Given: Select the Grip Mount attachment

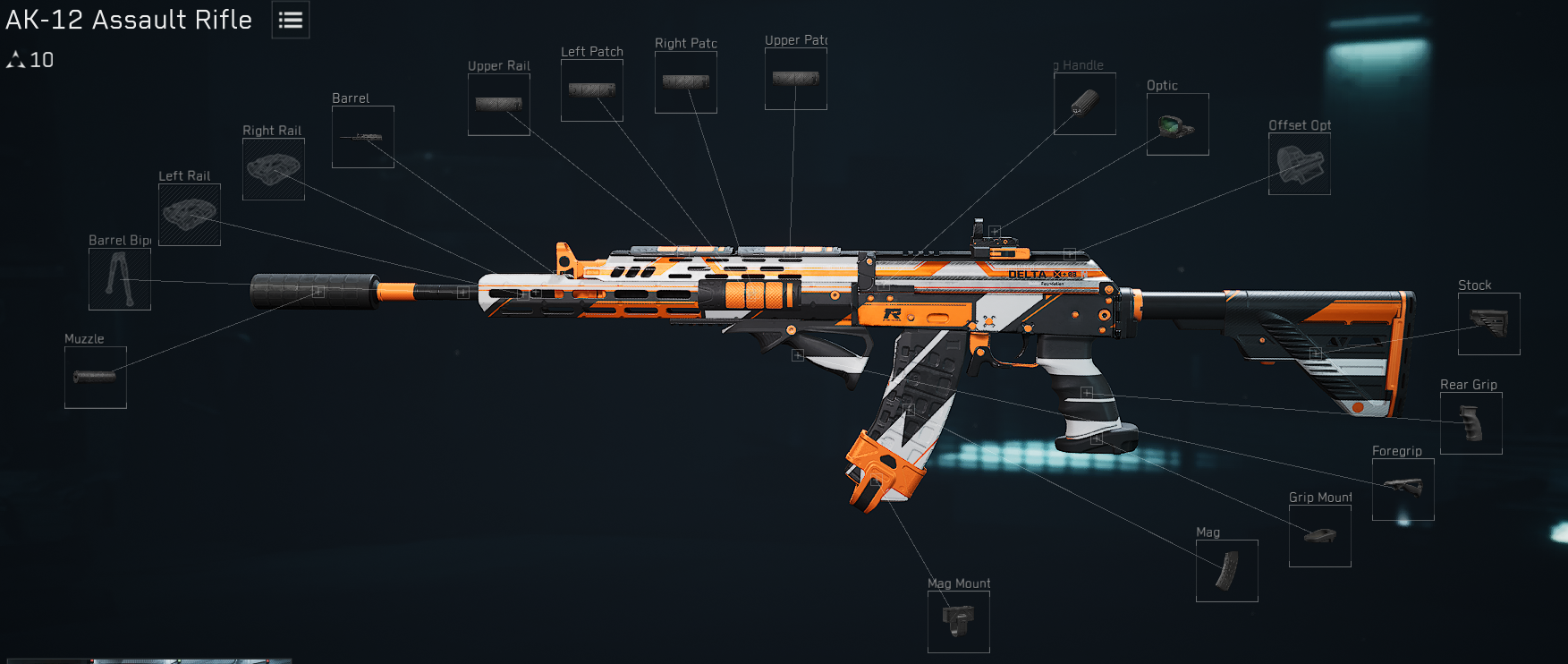Looking at the screenshot, I should (1319, 536).
